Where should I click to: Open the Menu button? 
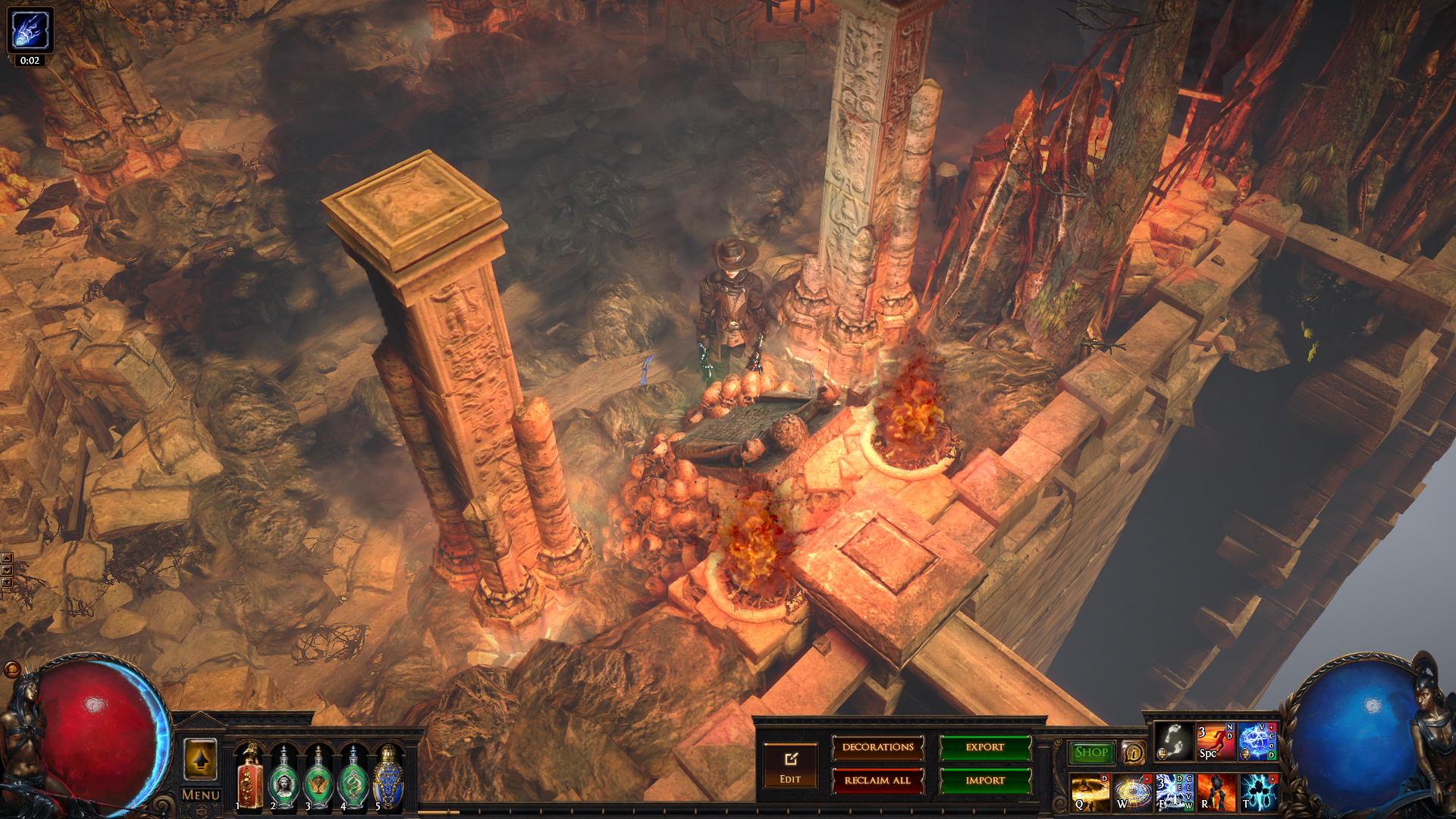(200, 795)
